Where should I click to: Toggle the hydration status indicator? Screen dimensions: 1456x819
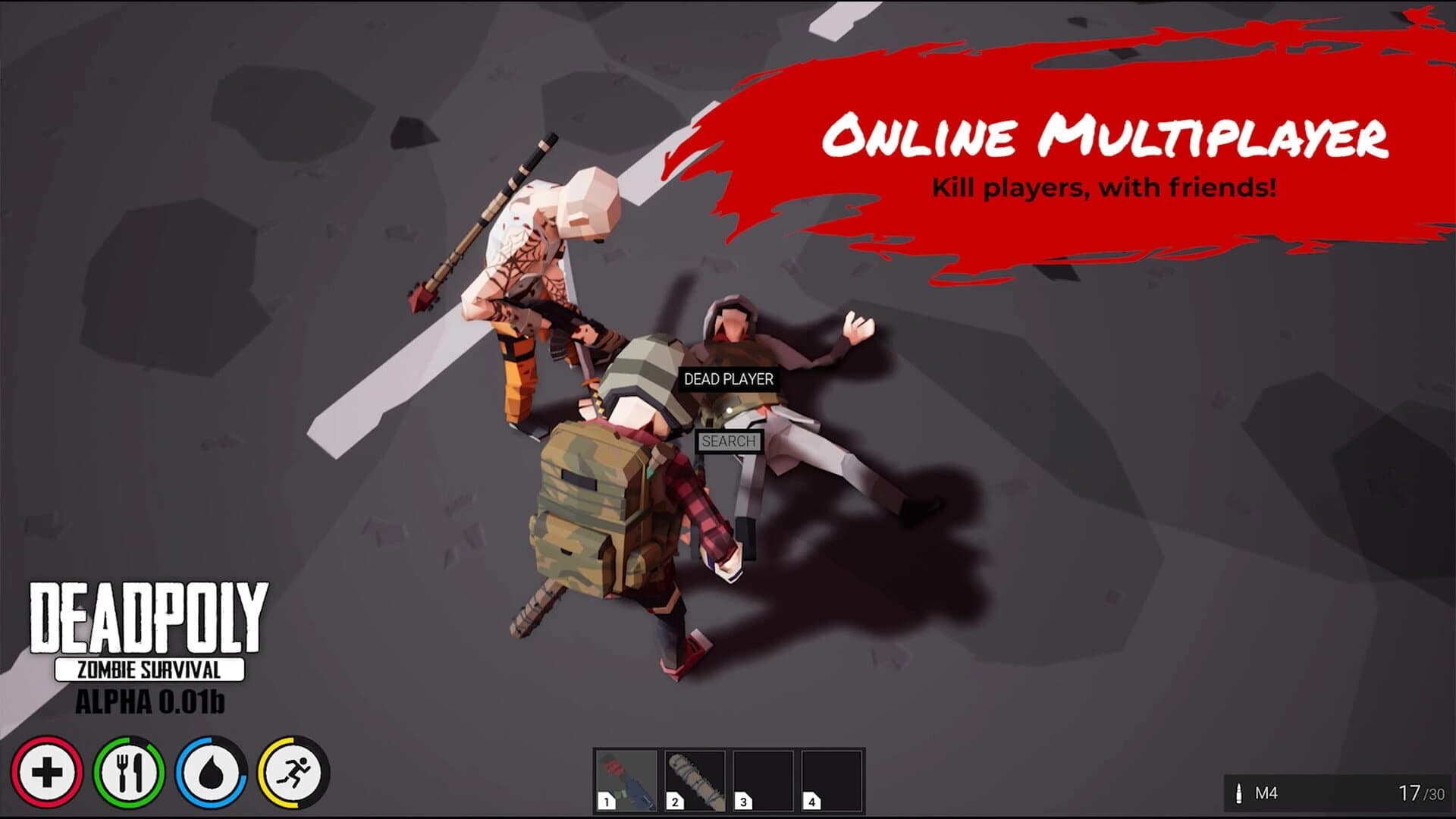tap(212, 772)
